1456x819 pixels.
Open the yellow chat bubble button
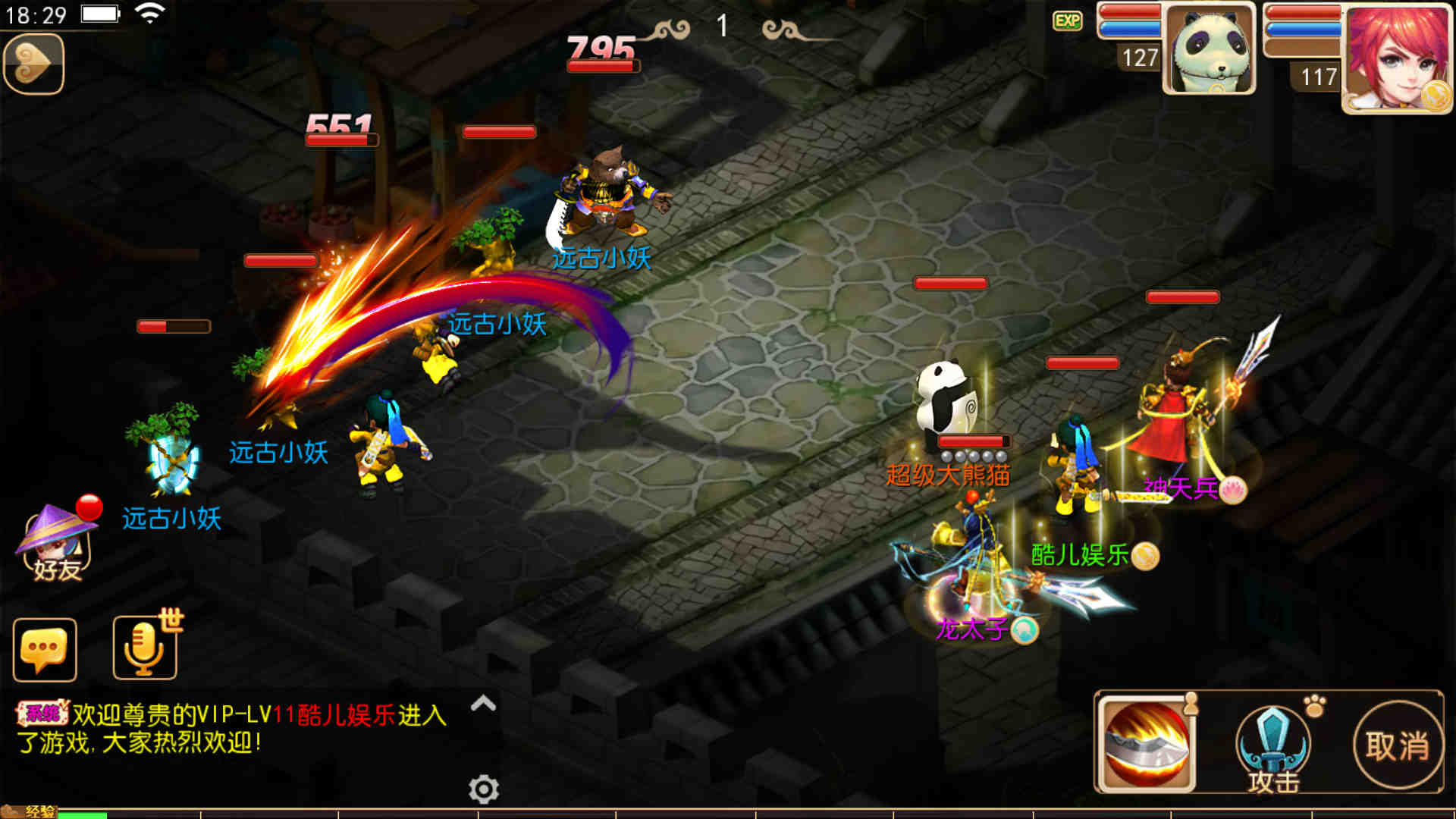(45, 650)
